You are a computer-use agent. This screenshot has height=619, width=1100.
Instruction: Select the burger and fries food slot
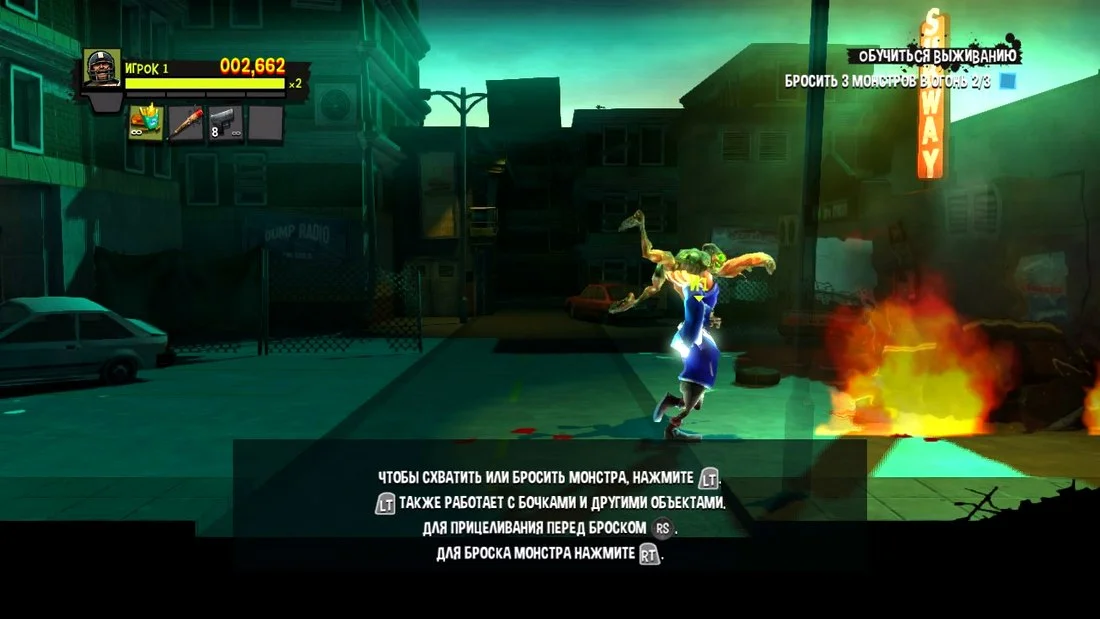click(x=145, y=123)
